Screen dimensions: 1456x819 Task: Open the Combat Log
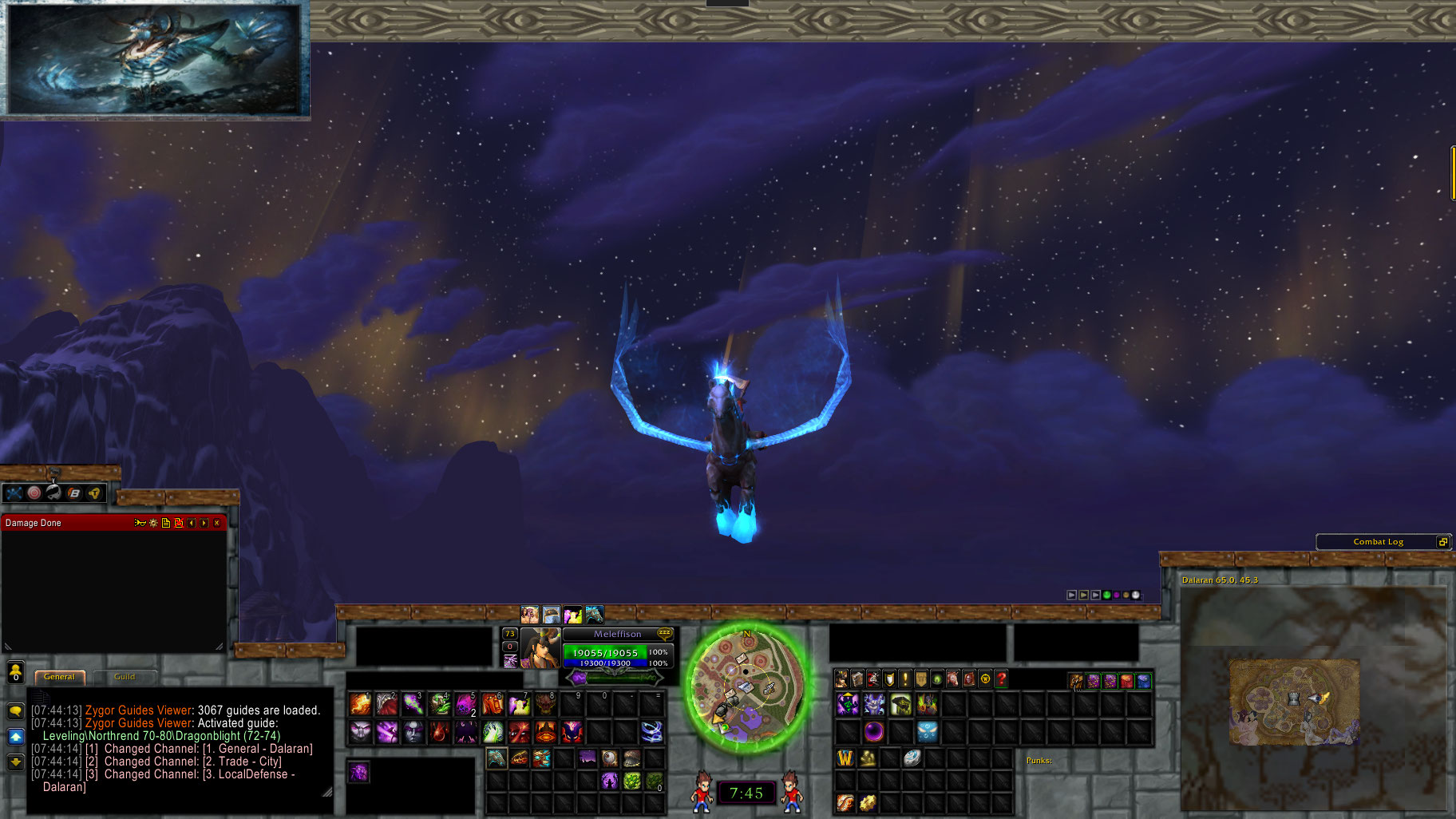coord(1381,541)
